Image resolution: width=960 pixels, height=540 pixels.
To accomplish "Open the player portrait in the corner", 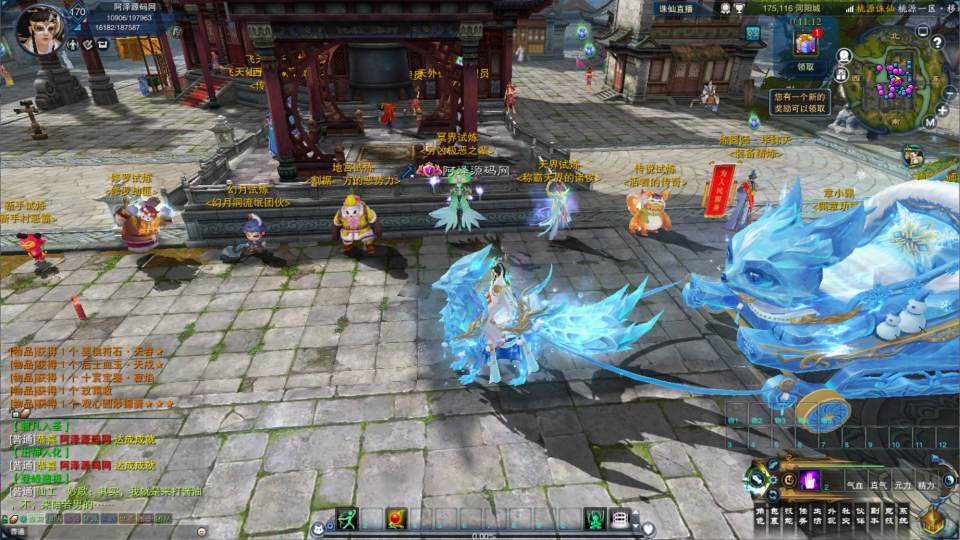I will (x=40, y=29).
